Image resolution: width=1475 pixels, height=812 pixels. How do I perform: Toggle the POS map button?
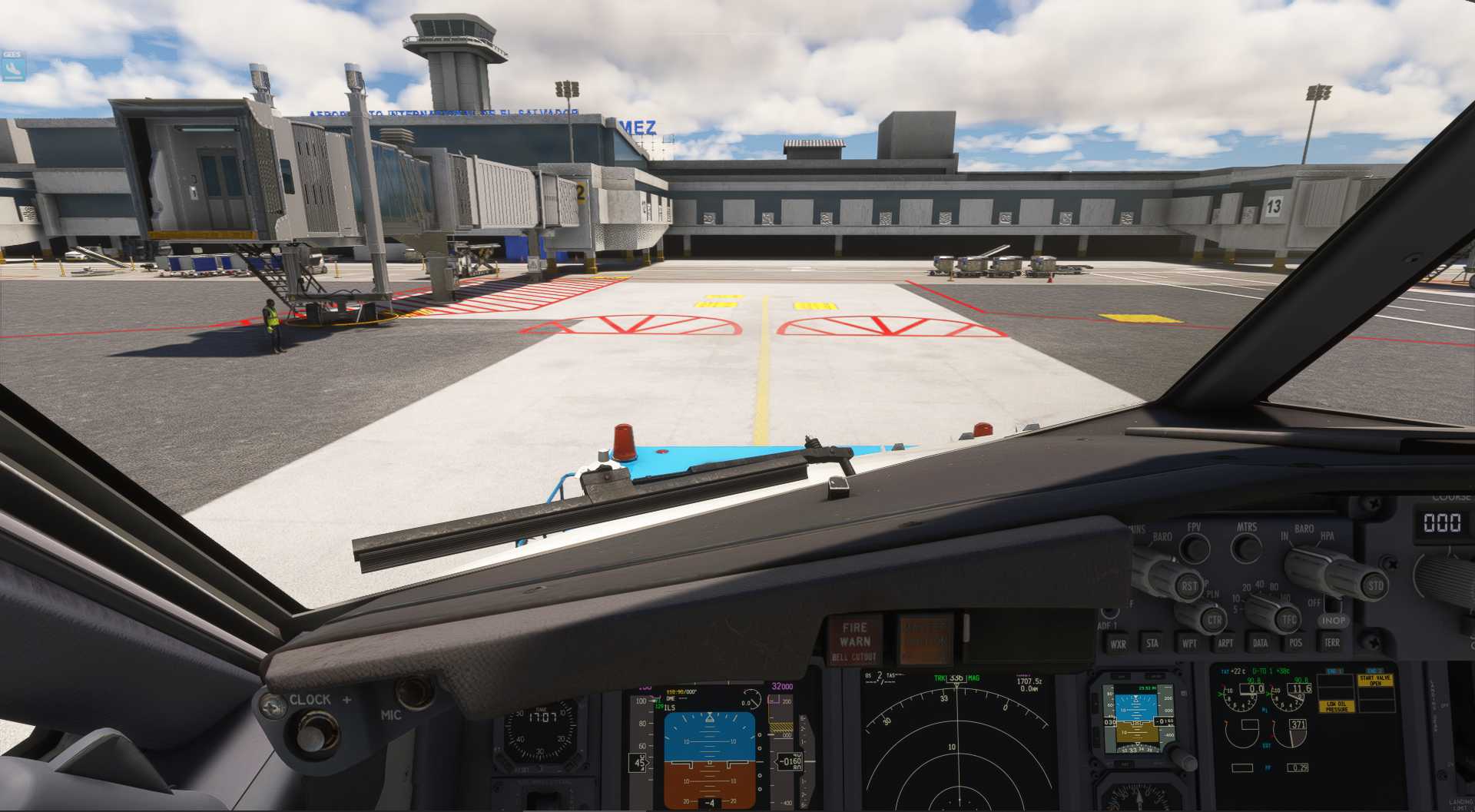pos(1295,642)
